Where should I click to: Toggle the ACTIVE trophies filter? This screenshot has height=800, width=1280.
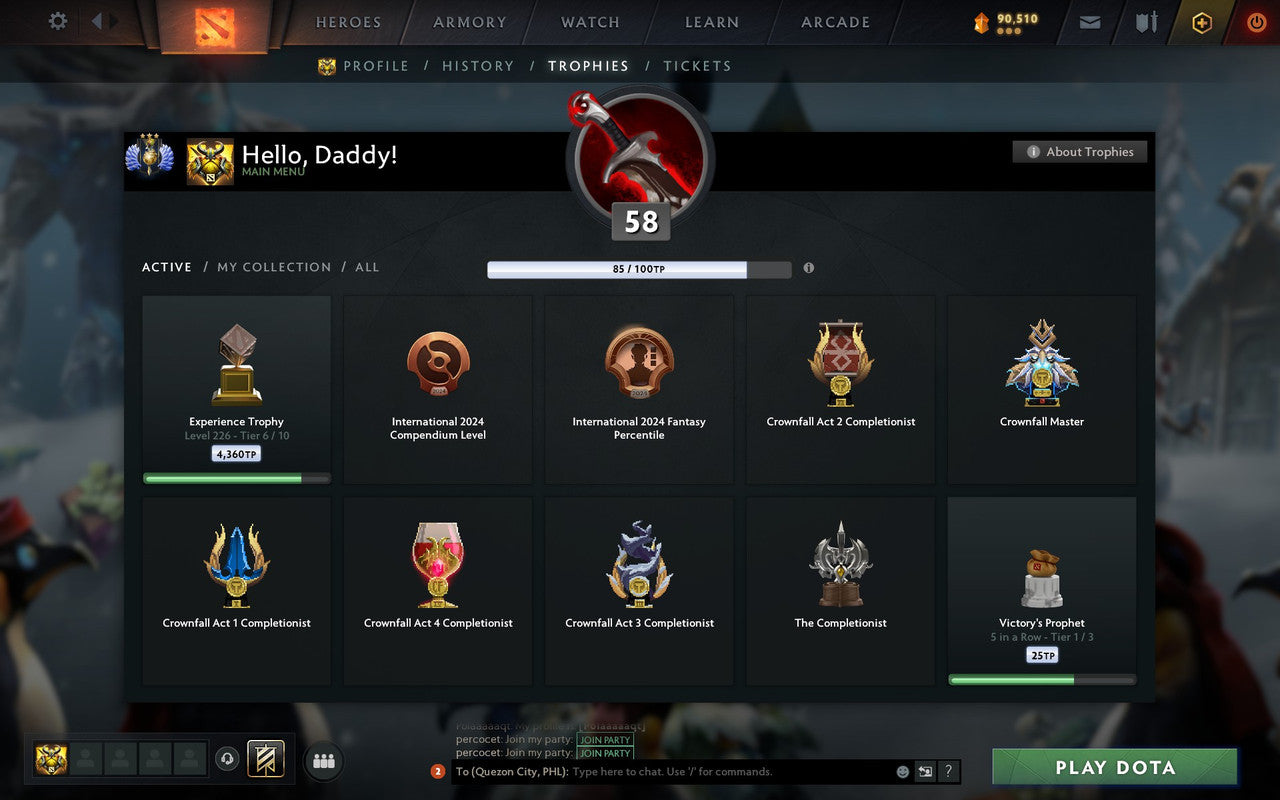point(166,267)
